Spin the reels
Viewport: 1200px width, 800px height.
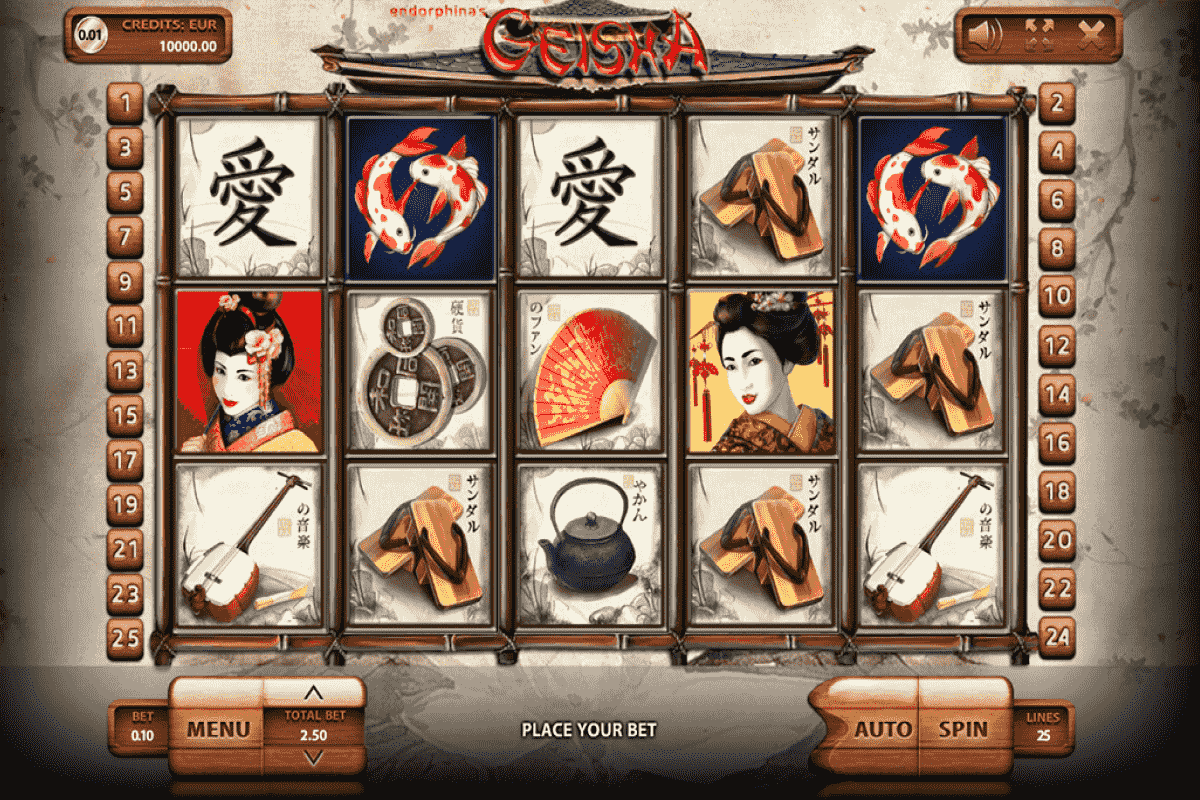(x=962, y=729)
